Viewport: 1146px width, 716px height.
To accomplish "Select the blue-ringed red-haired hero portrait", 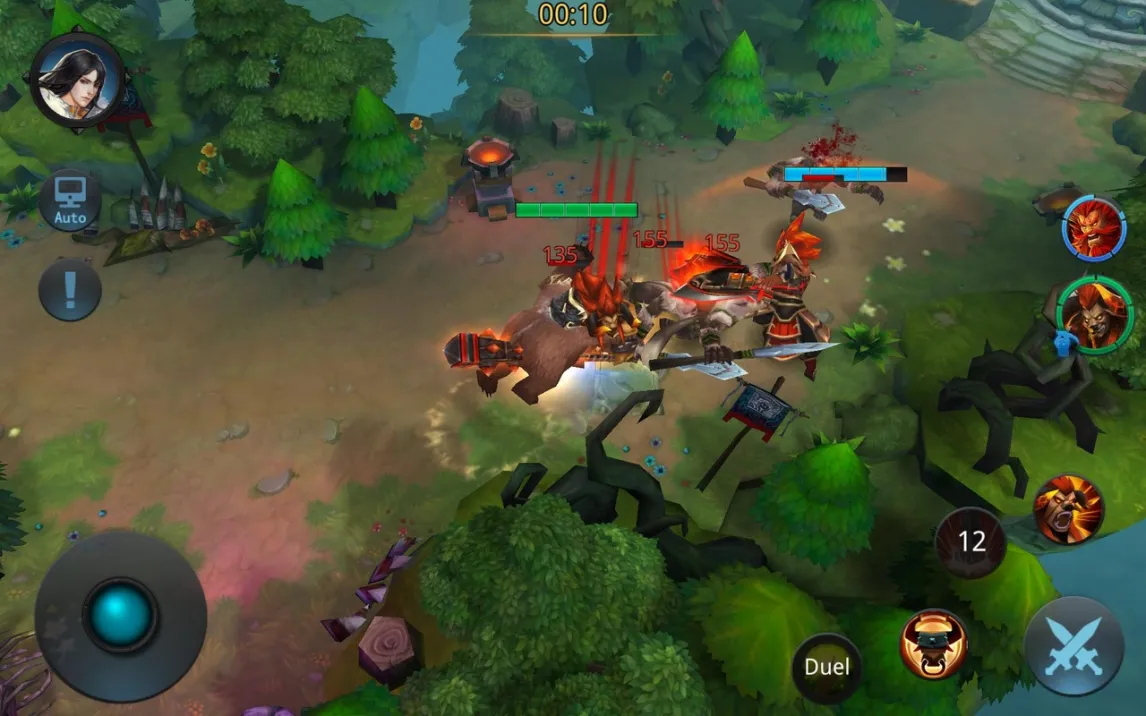I will [1092, 228].
